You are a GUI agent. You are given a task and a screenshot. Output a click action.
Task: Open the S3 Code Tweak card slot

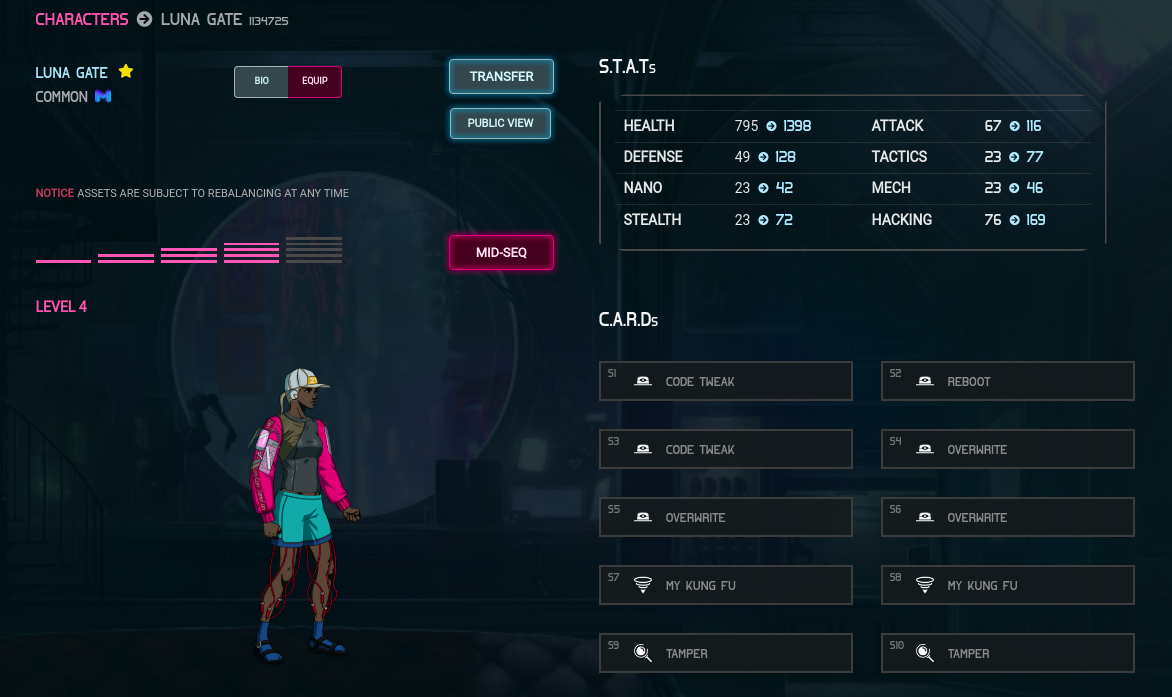726,449
